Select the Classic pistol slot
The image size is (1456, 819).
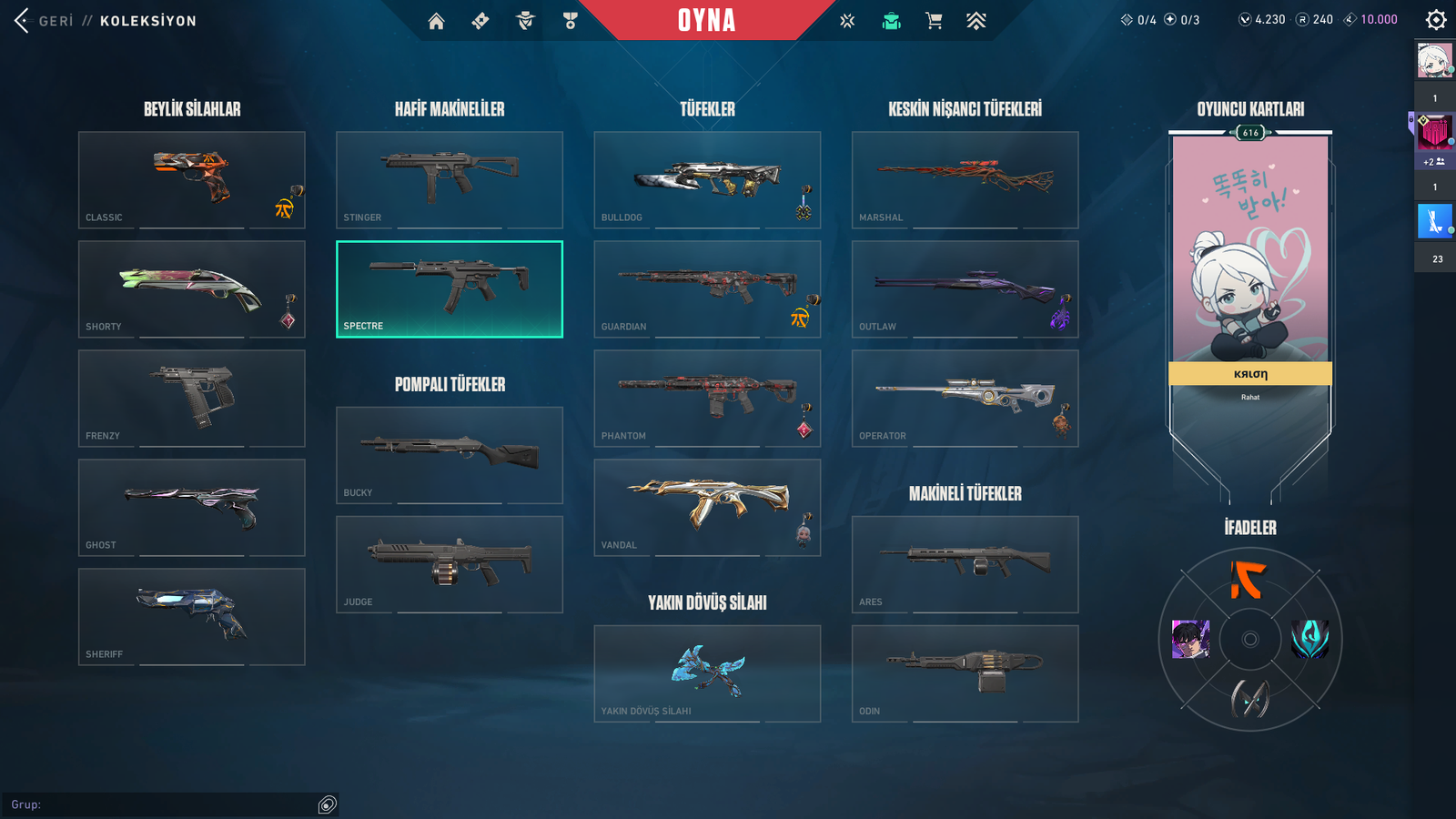coord(192,179)
